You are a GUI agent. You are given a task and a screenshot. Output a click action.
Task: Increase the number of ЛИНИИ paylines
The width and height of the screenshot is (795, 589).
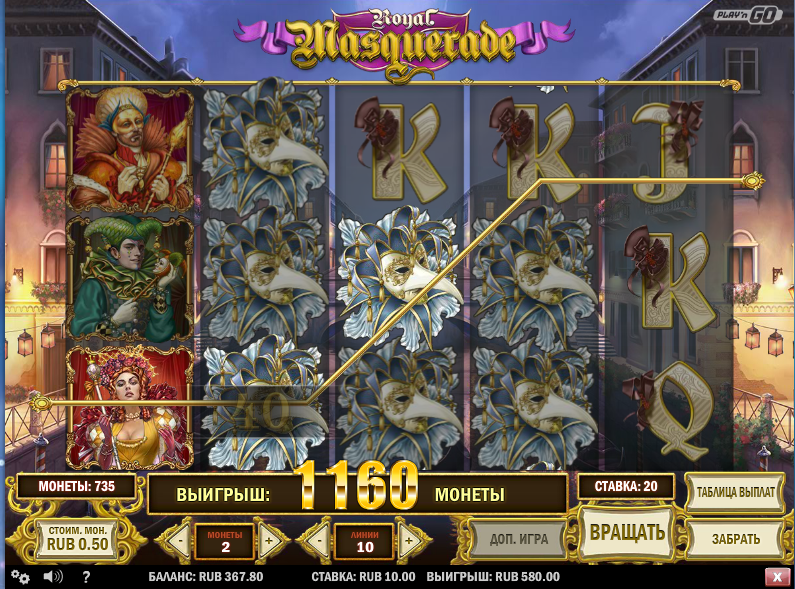coord(408,541)
